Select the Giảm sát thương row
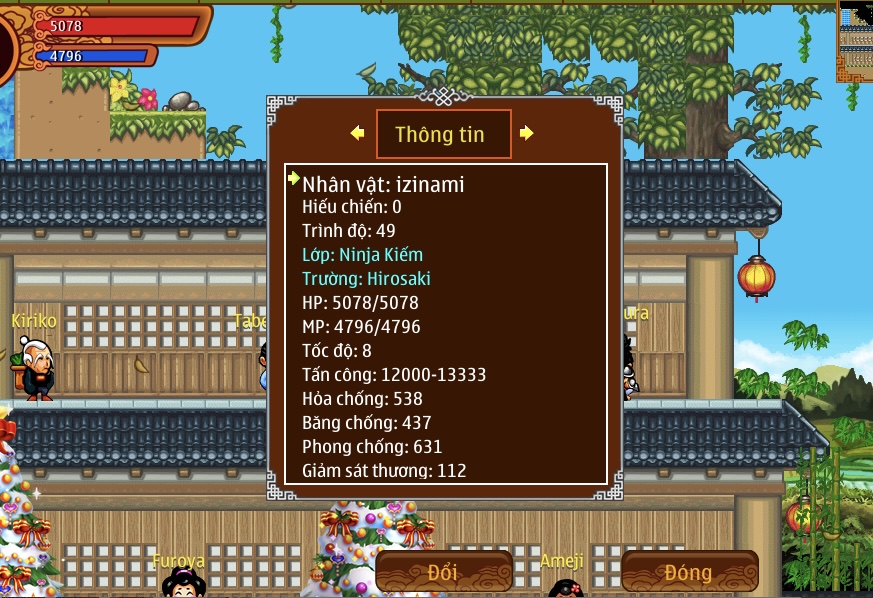 [384, 470]
